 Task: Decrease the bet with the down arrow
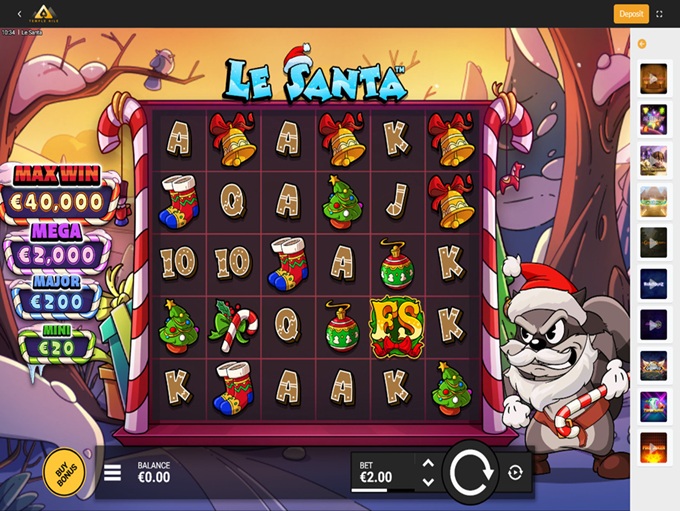coord(428,482)
